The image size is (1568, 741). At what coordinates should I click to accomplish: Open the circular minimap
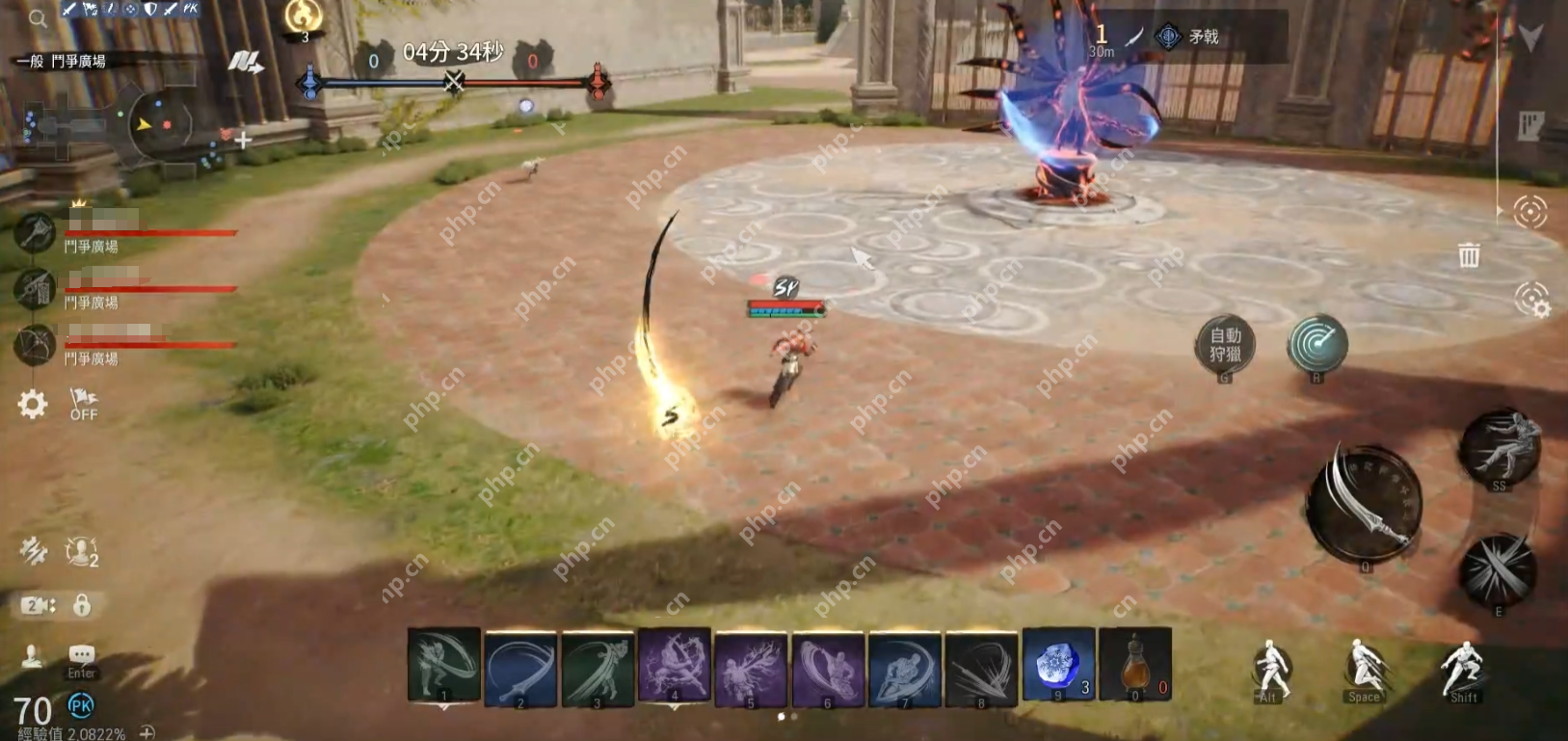159,123
